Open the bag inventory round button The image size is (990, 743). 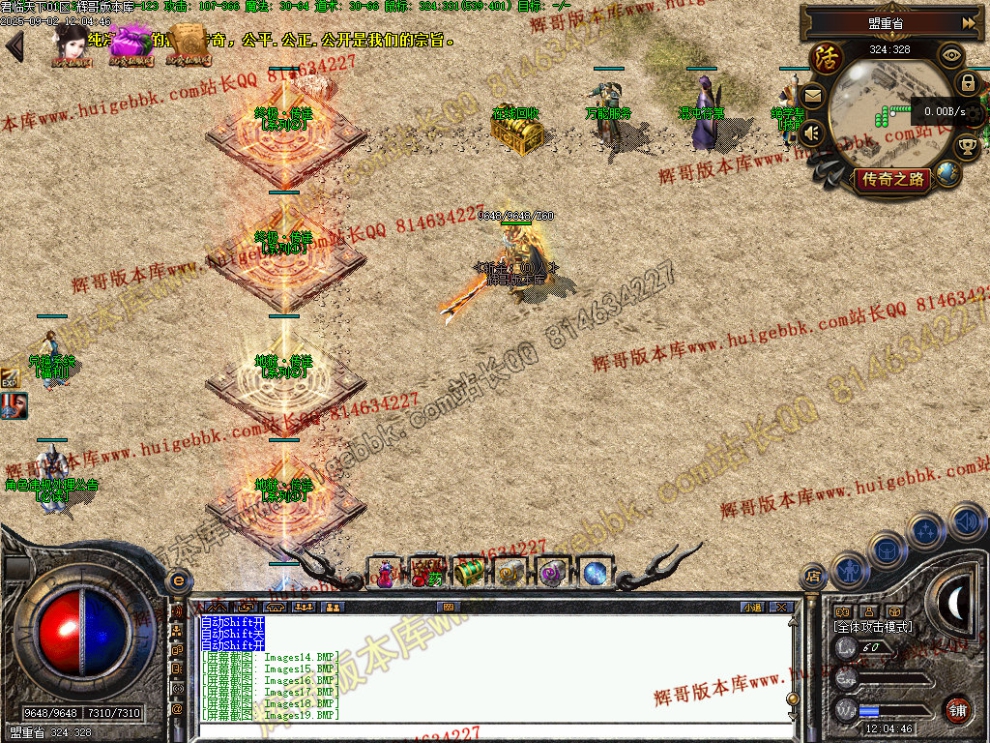point(886,549)
